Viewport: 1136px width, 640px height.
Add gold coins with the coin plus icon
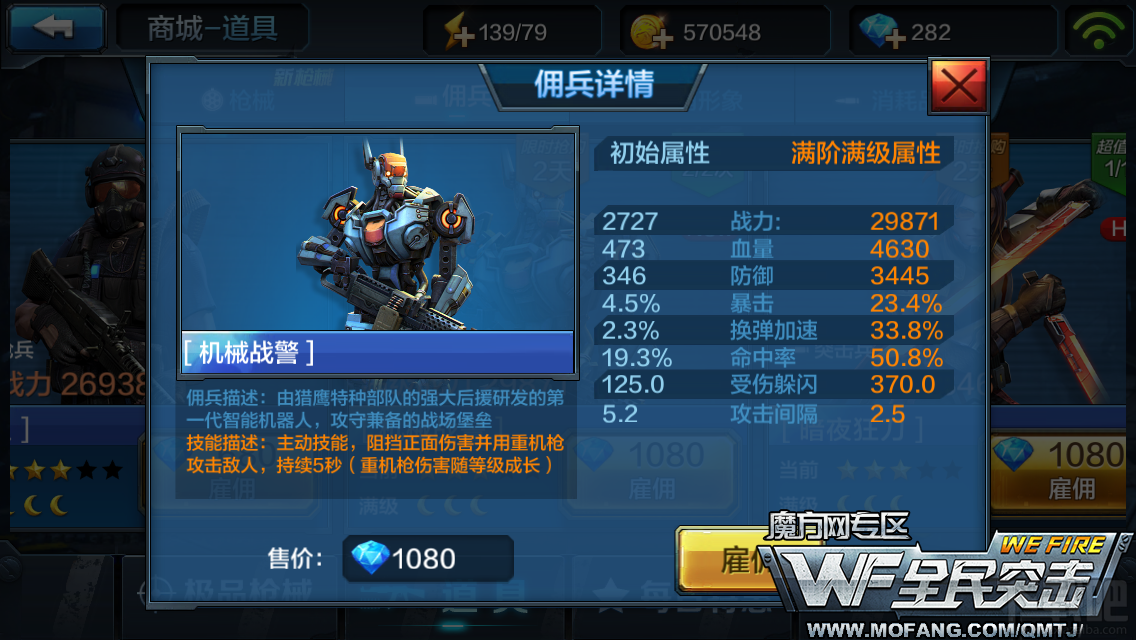click(652, 33)
